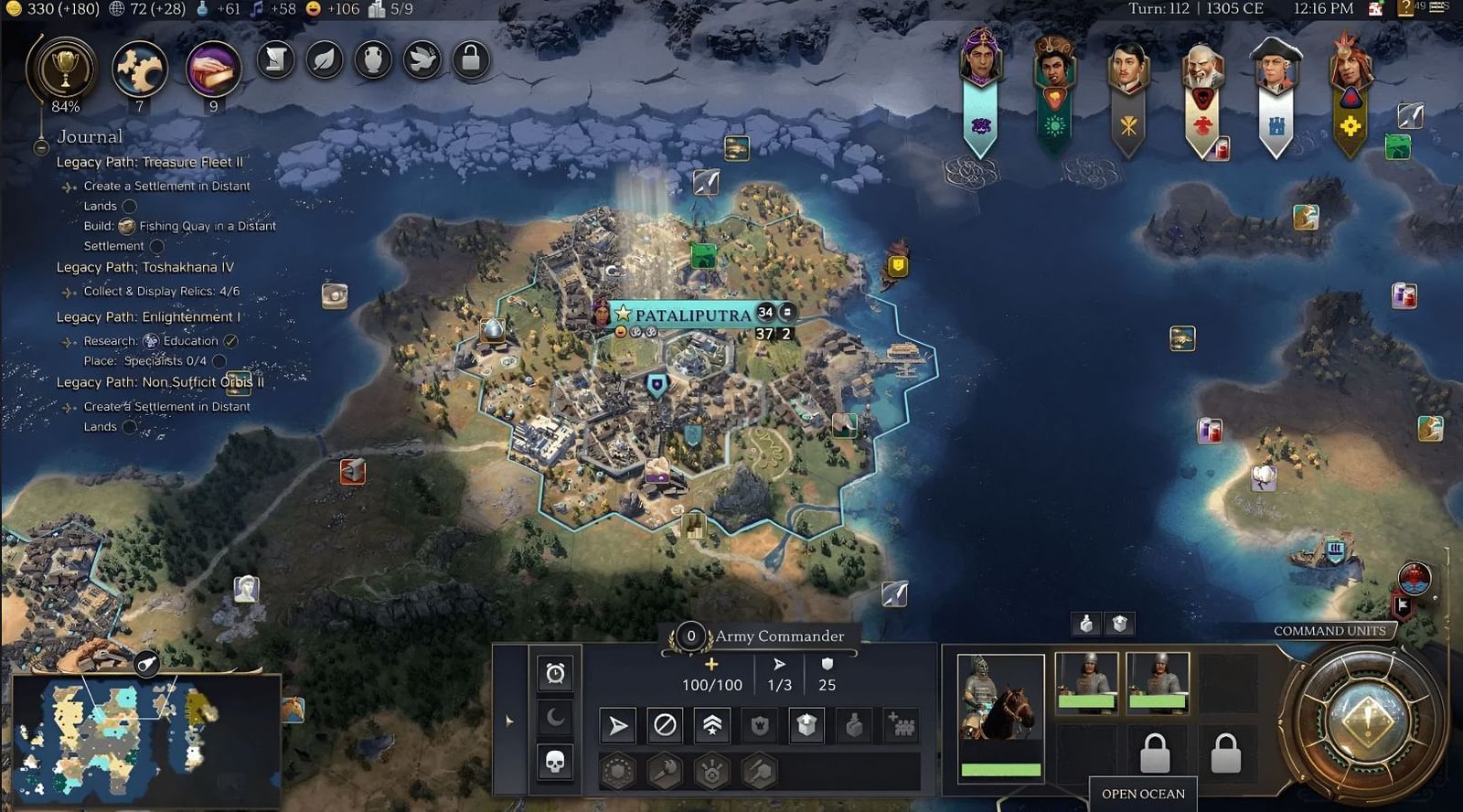Open diplomacy actions via the dove icon
This screenshot has height=812, width=1463.
tap(421, 60)
